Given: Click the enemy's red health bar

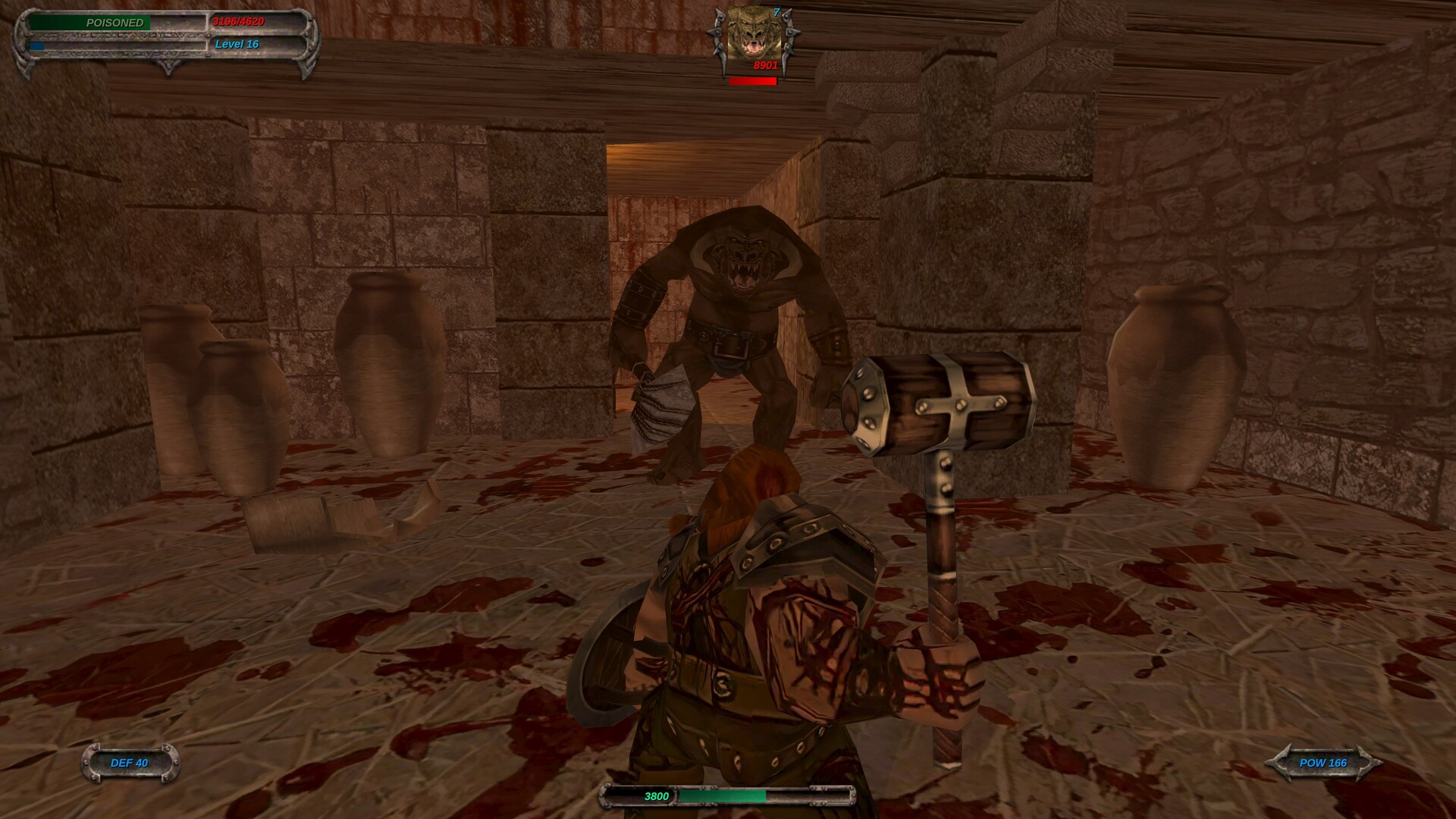Looking at the screenshot, I should click(x=753, y=80).
